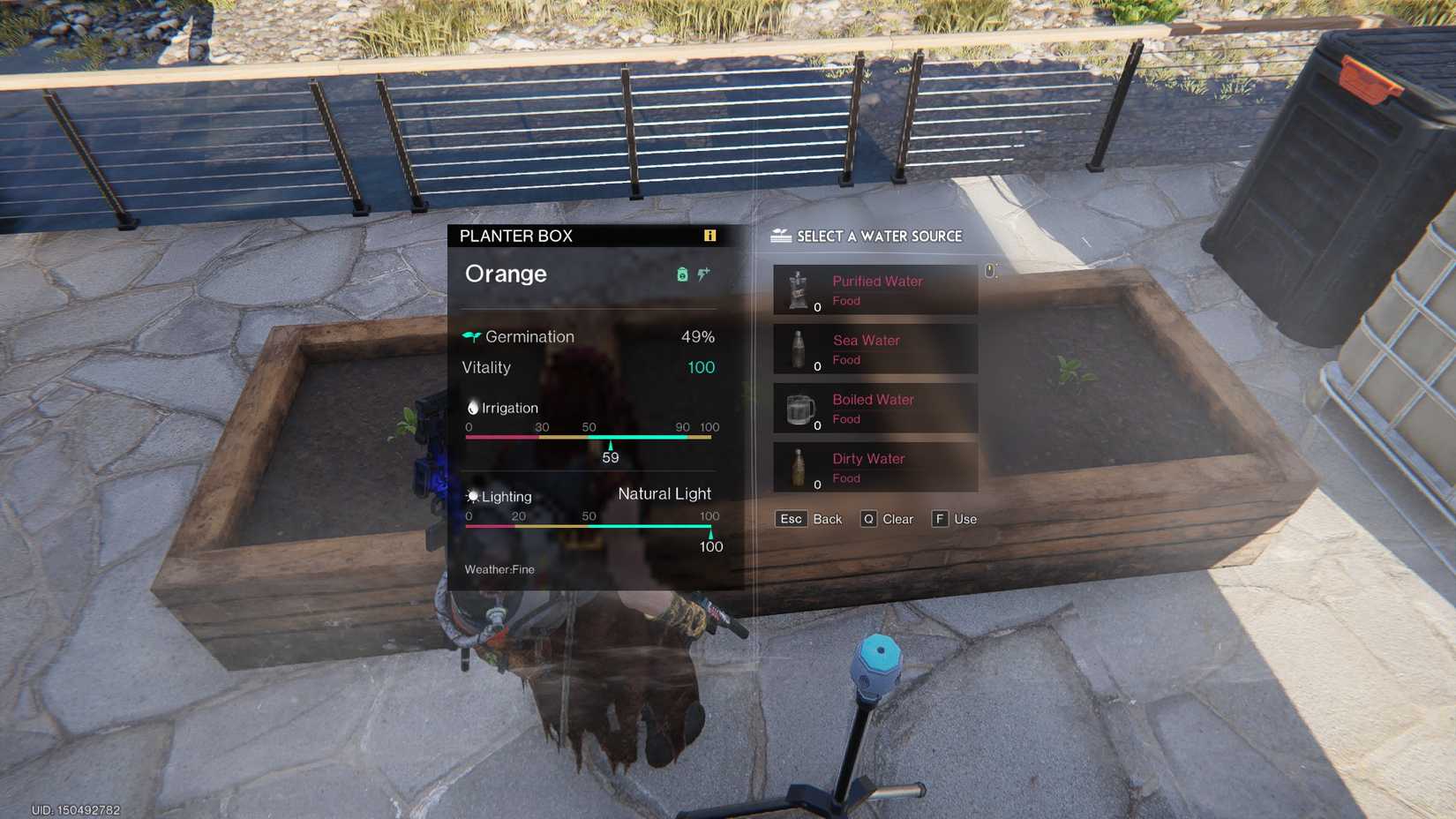
Task: Click the Irrigation slider marker at 59
Action: pos(609,446)
